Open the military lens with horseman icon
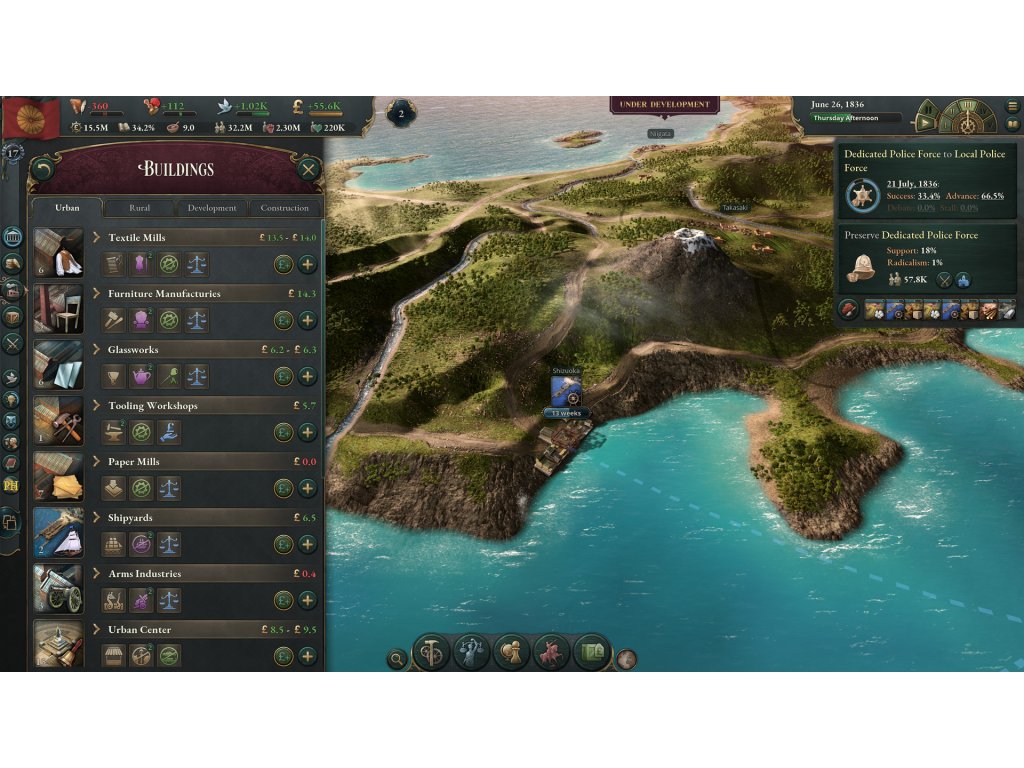The width and height of the screenshot is (1024, 768). tap(551, 652)
